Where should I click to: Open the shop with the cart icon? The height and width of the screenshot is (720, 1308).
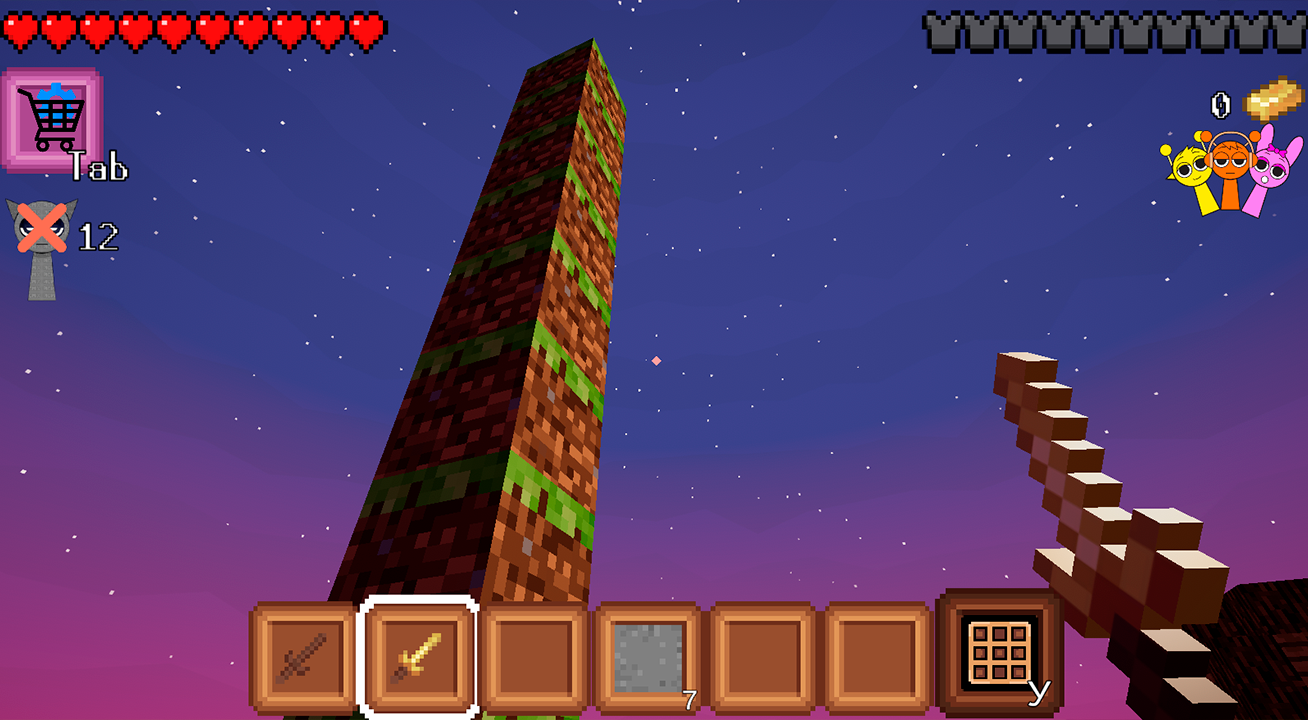tap(53, 115)
